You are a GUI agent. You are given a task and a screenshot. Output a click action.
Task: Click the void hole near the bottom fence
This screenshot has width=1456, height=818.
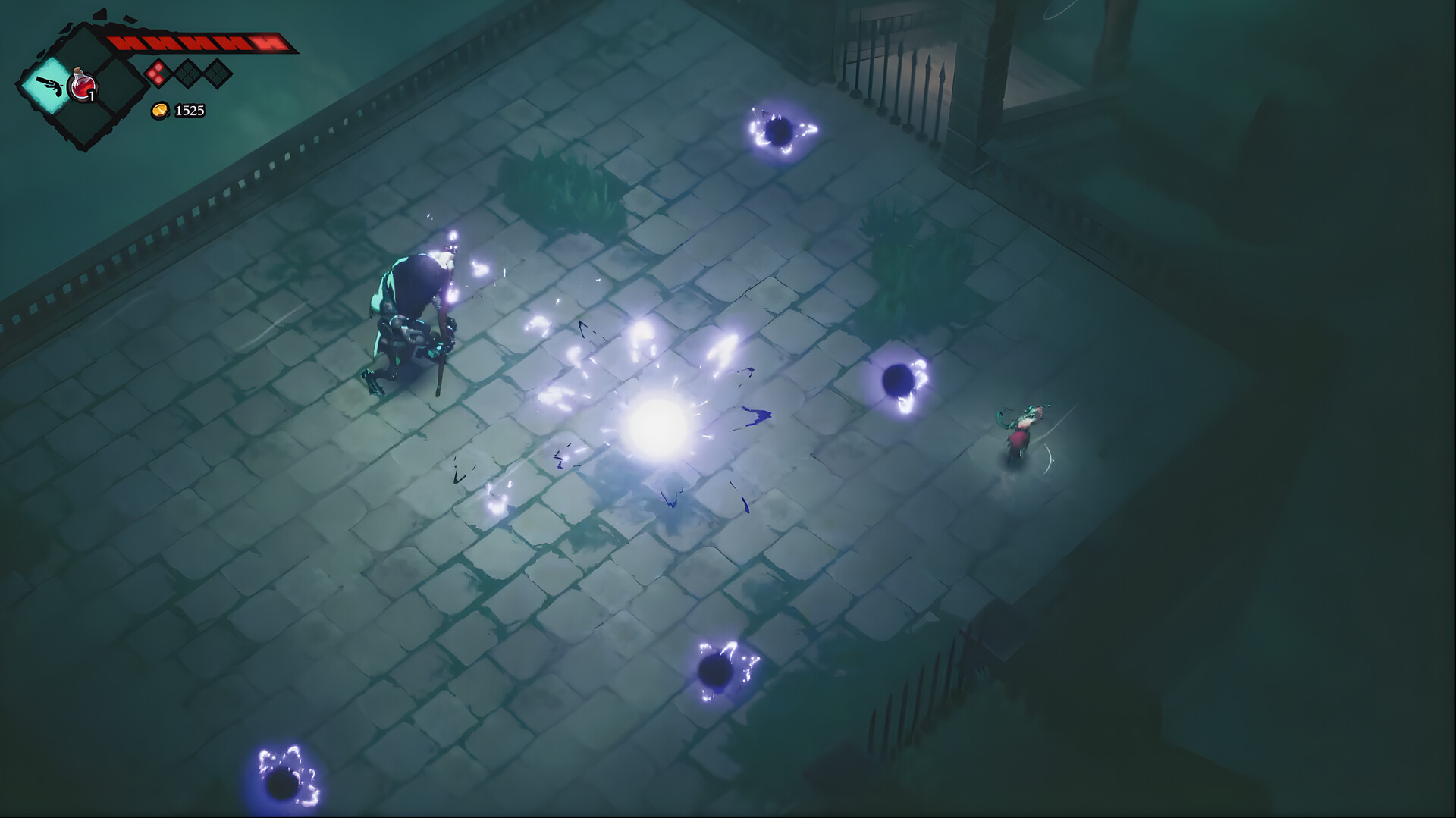pos(717,671)
